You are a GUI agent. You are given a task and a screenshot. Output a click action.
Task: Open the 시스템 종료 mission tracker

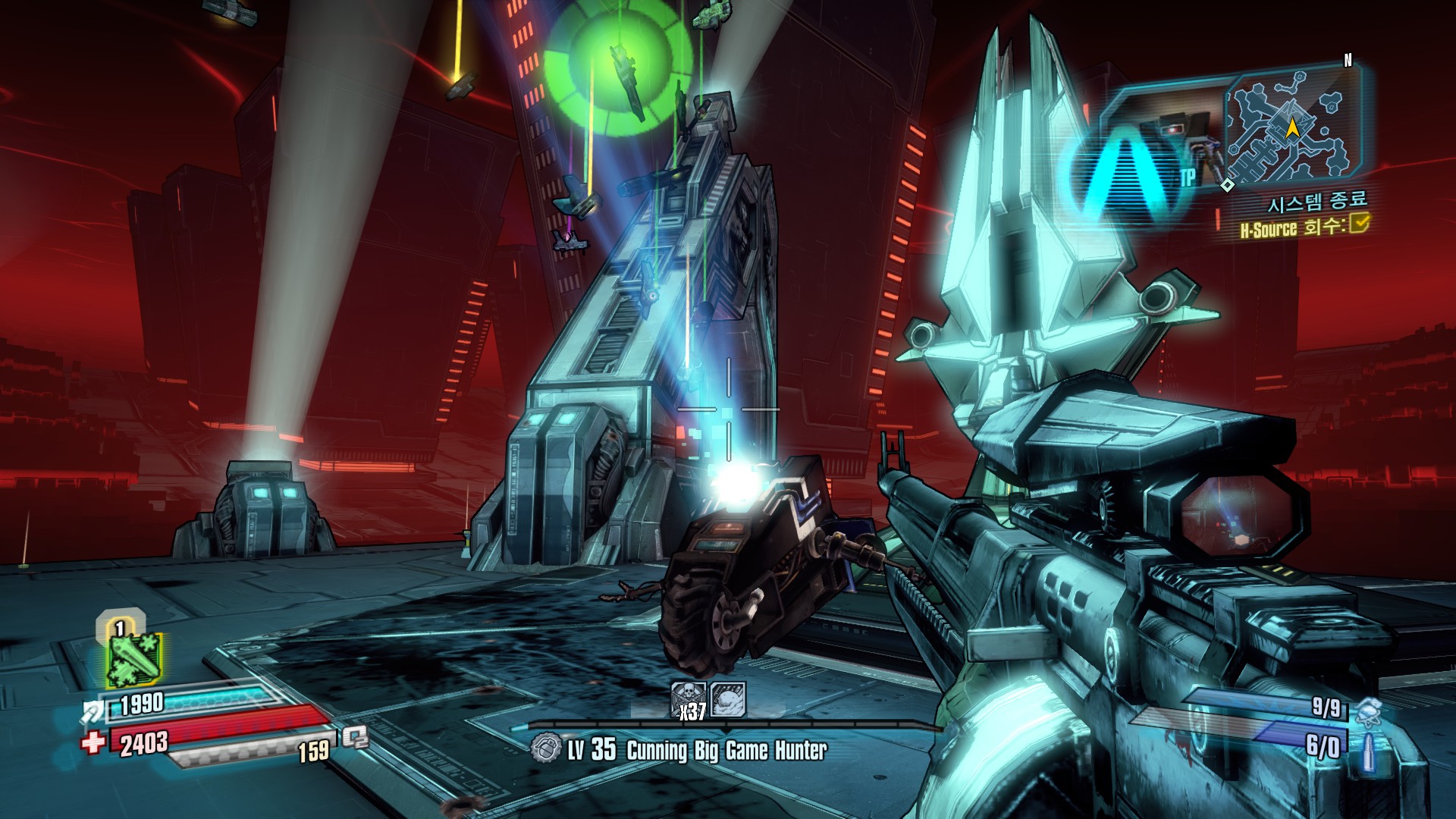pyautogui.click(x=1317, y=202)
